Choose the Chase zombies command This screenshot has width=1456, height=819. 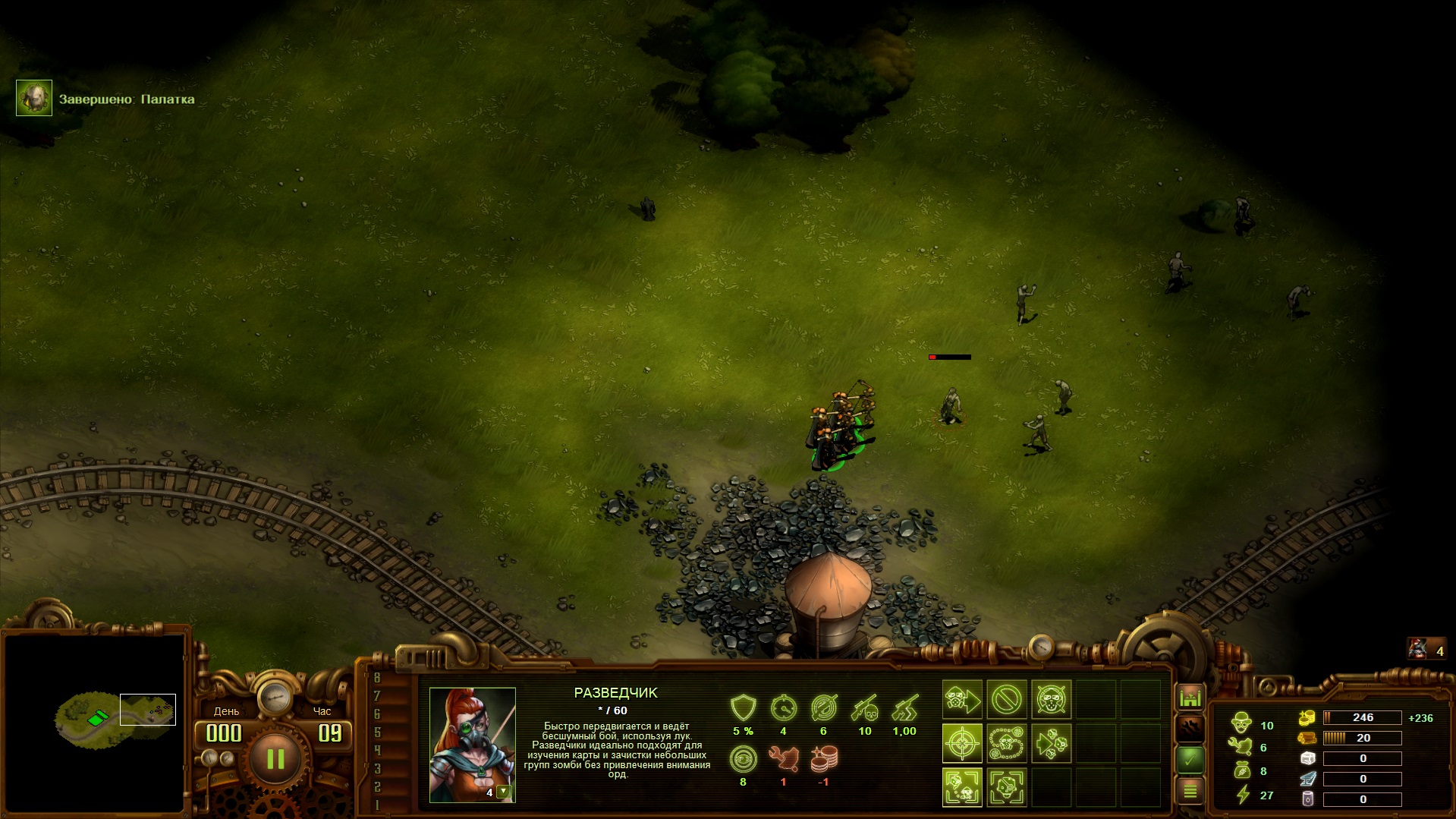pyautogui.click(x=1051, y=743)
